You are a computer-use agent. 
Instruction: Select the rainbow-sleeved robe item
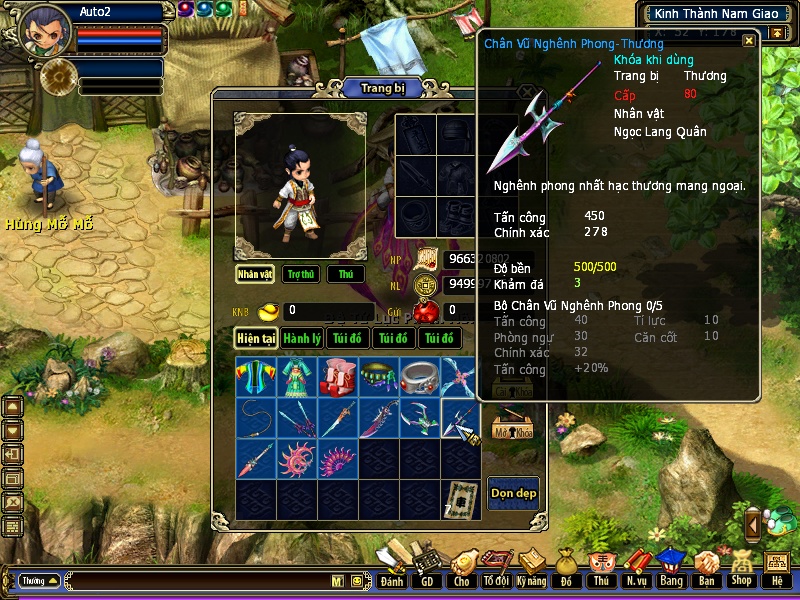point(256,377)
